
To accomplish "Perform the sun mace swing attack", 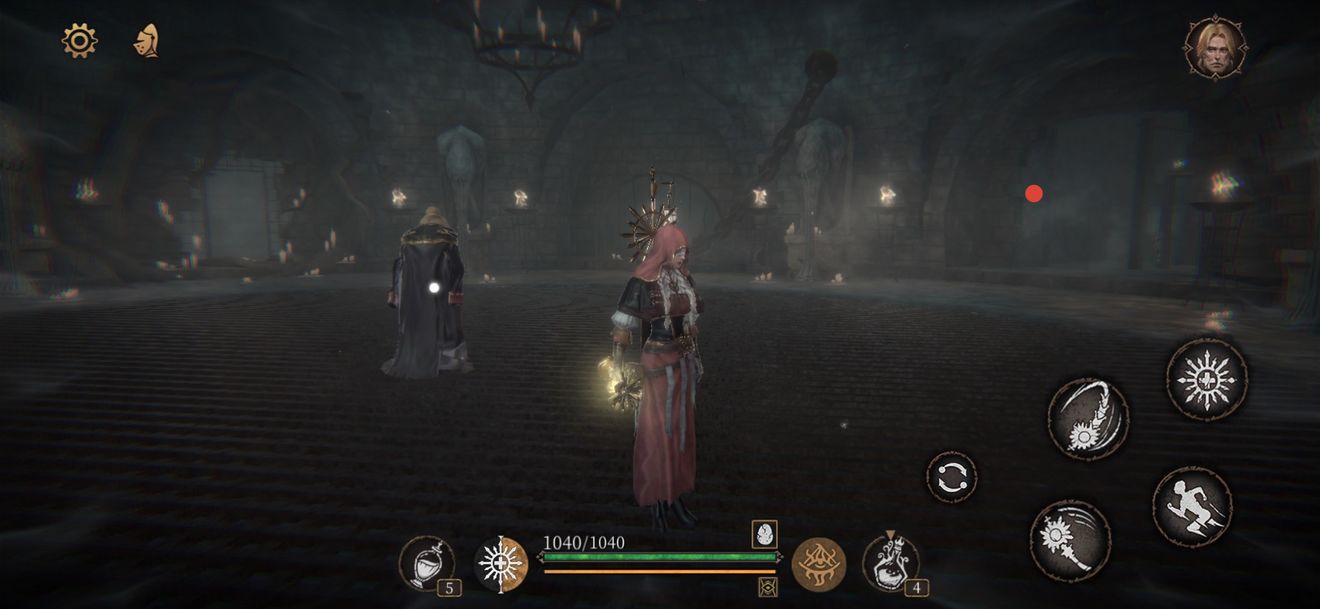I will tap(1070, 540).
